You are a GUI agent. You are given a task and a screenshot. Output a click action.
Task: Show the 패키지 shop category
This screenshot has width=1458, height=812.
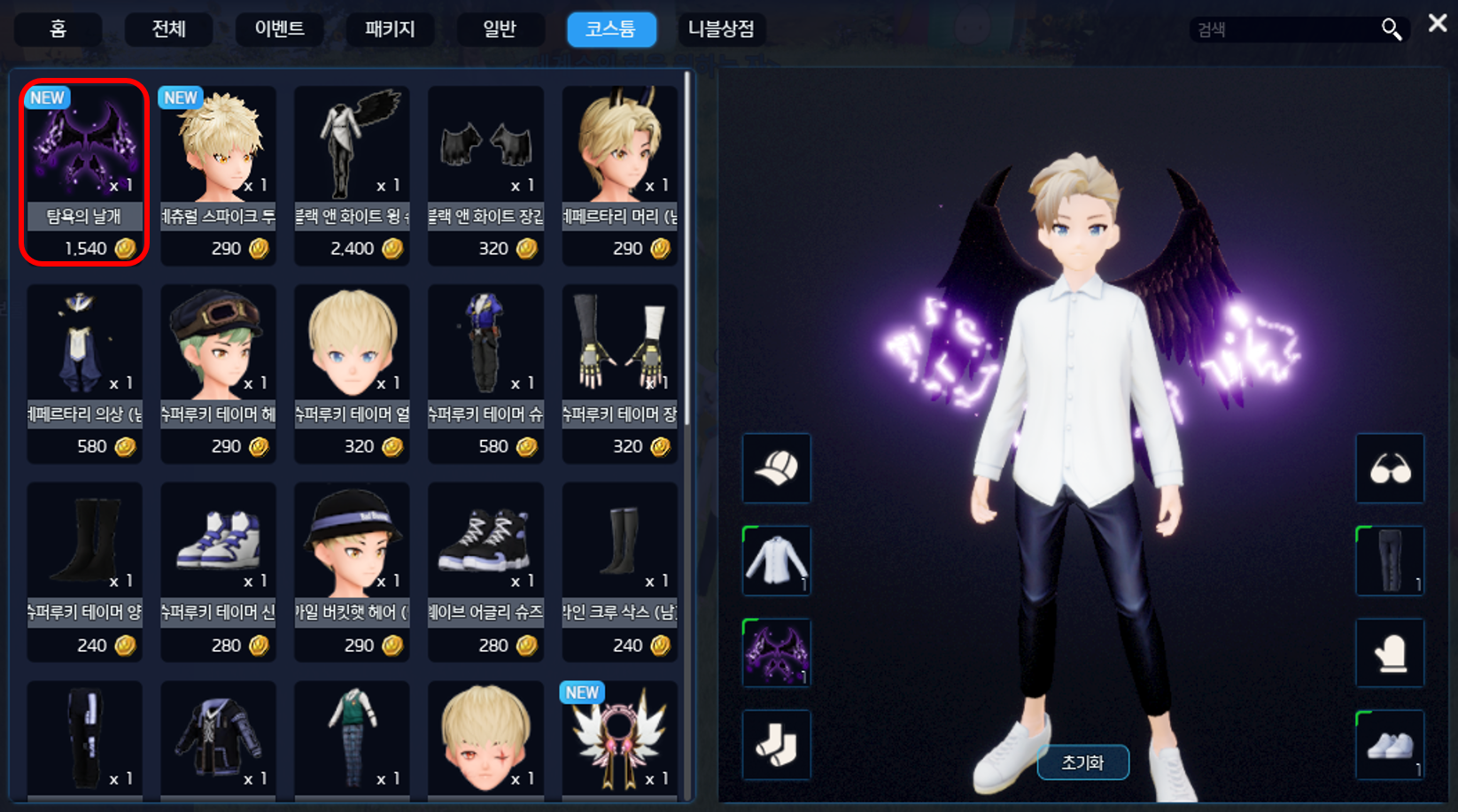pyautogui.click(x=390, y=29)
